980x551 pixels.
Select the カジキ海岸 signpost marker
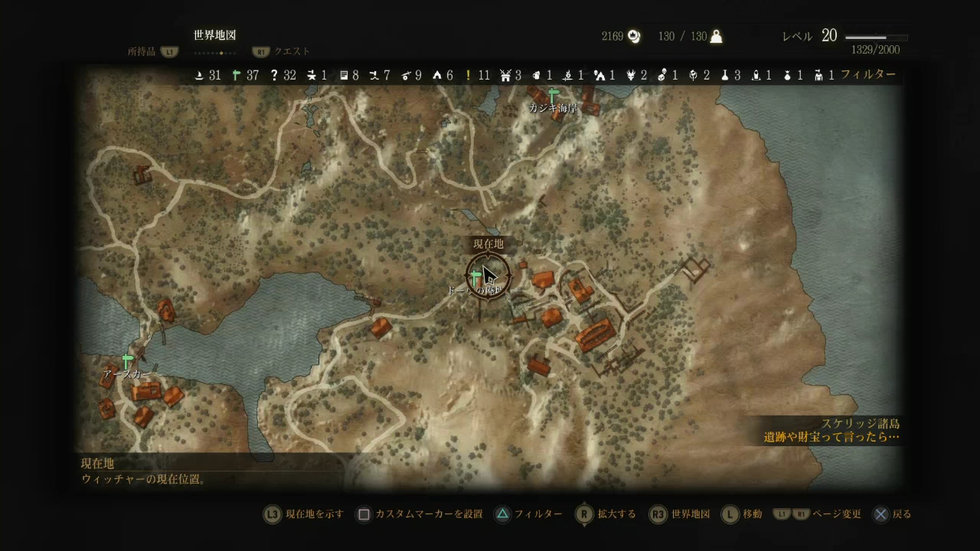coord(552,95)
